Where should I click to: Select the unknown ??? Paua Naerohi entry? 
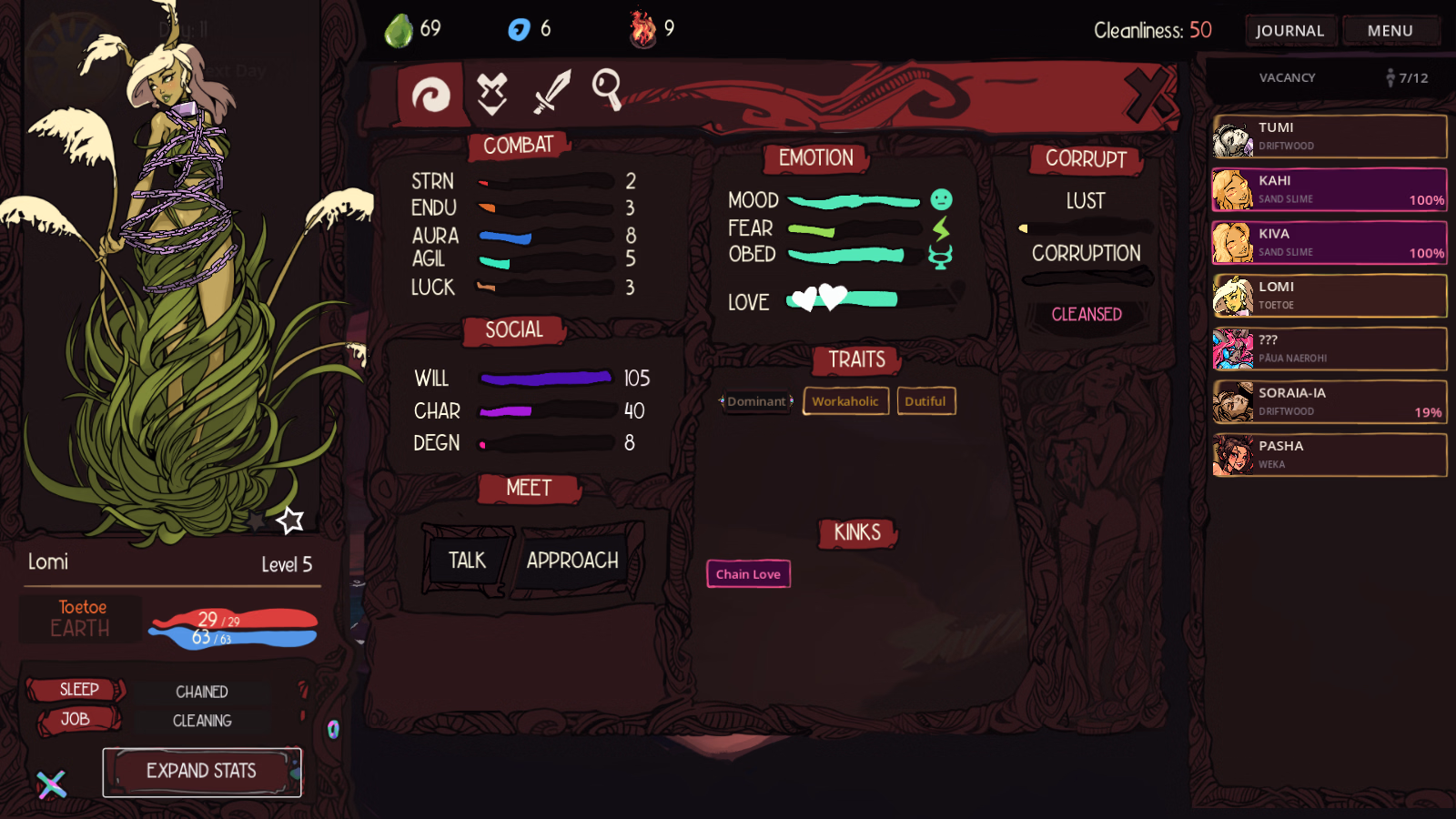(x=1329, y=349)
